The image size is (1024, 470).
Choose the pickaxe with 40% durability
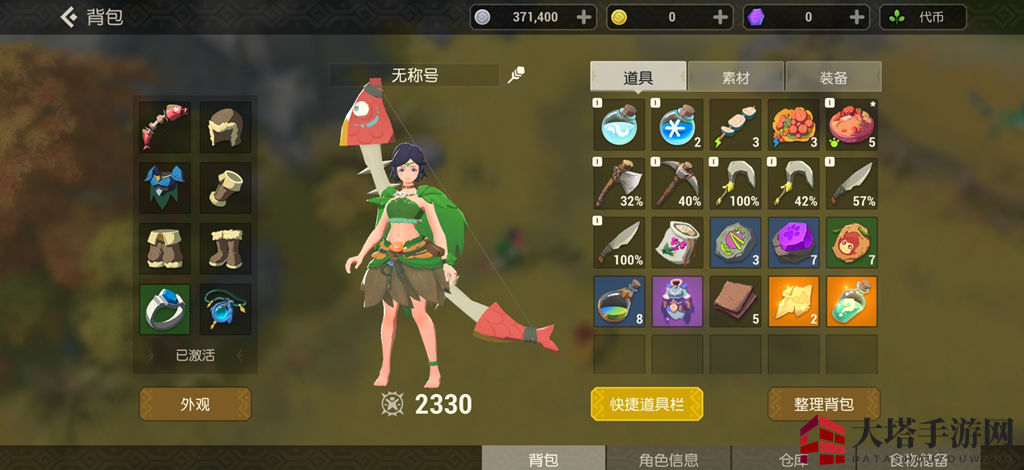[677, 183]
